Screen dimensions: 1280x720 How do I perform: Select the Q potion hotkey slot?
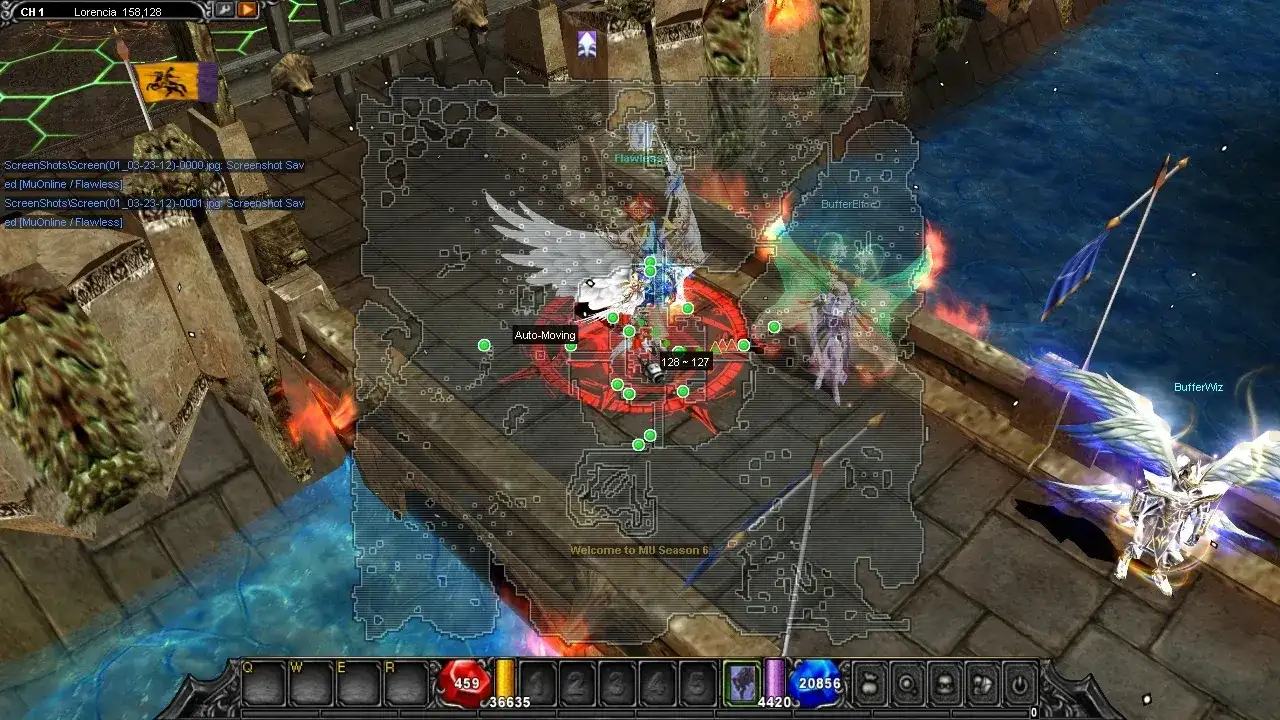(264, 683)
